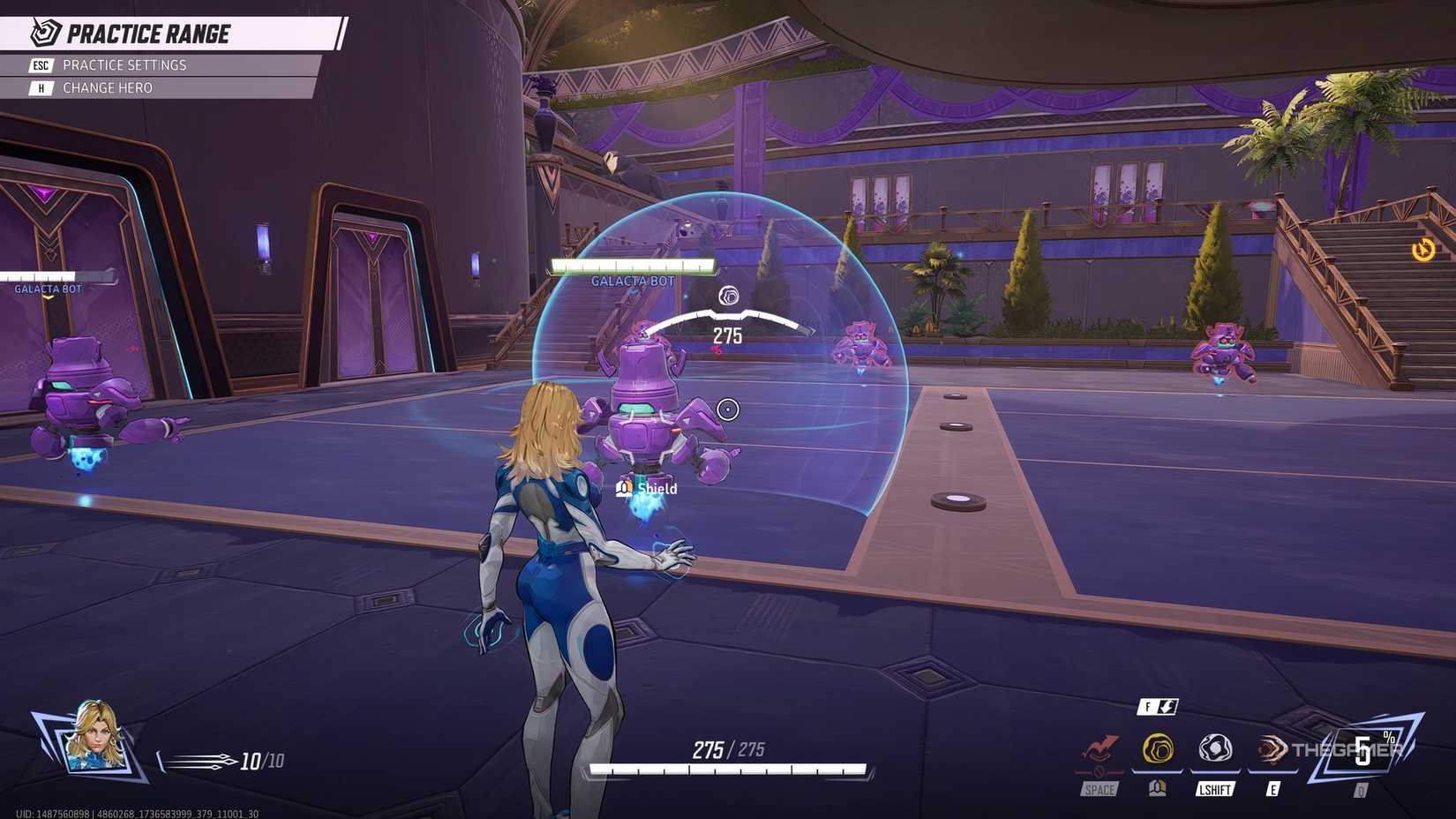
Task: Select the yellow Psionic Vortex ability icon
Action: [1156, 746]
